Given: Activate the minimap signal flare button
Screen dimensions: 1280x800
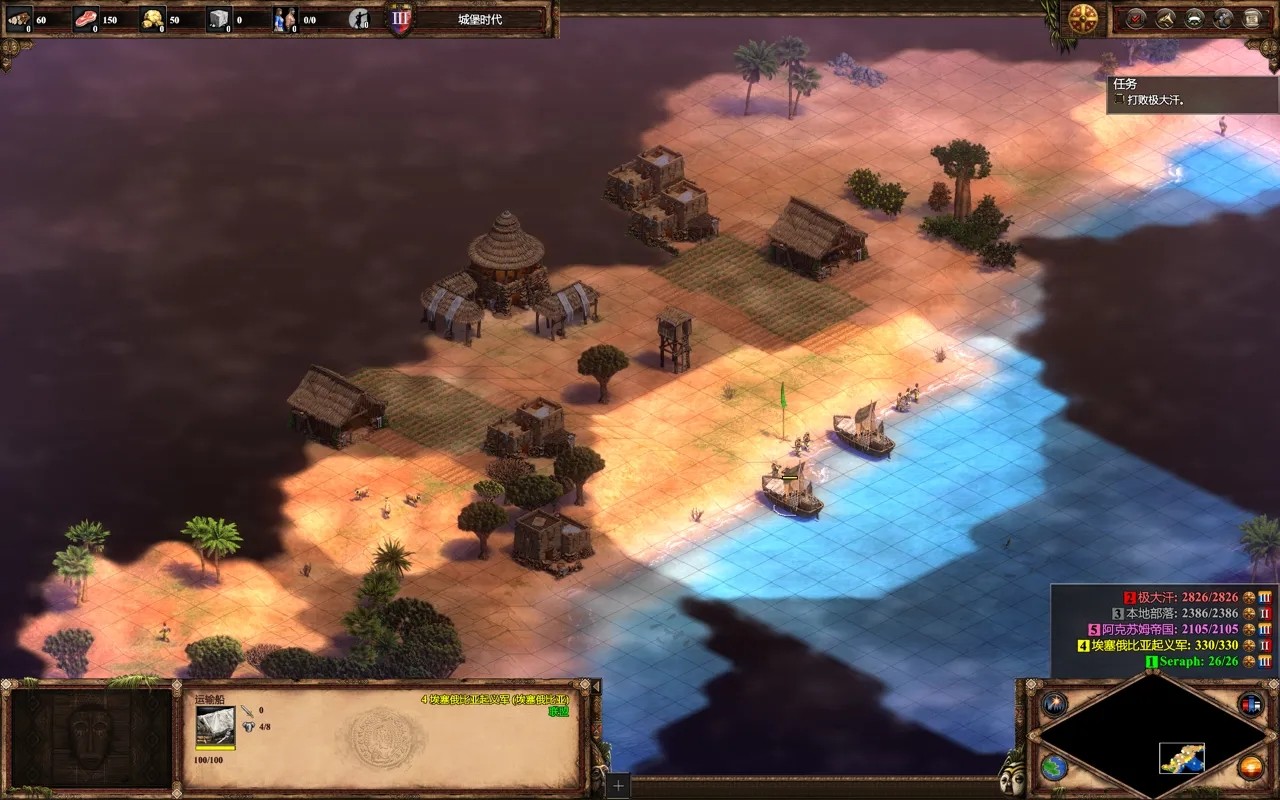Looking at the screenshot, I should point(1054,703).
